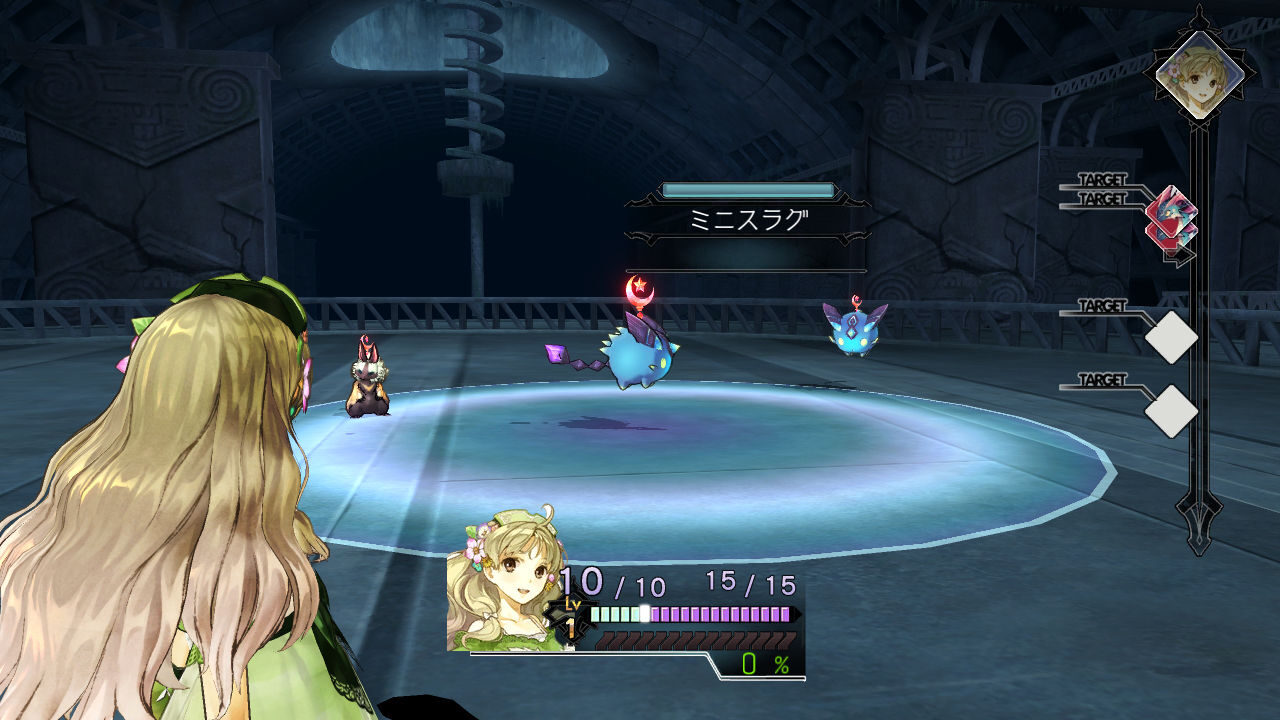Click the third TARGET marker
1280x720 pixels.
(x=1102, y=304)
